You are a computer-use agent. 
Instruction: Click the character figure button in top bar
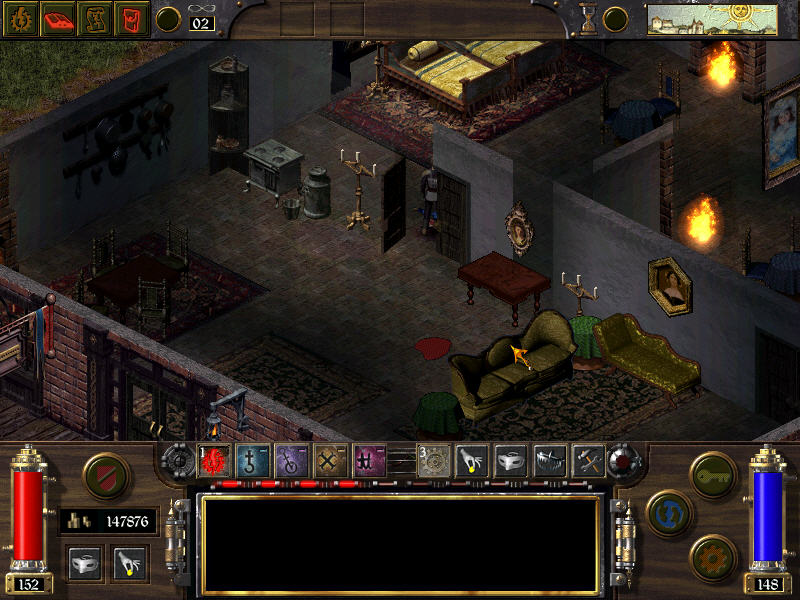(93, 19)
